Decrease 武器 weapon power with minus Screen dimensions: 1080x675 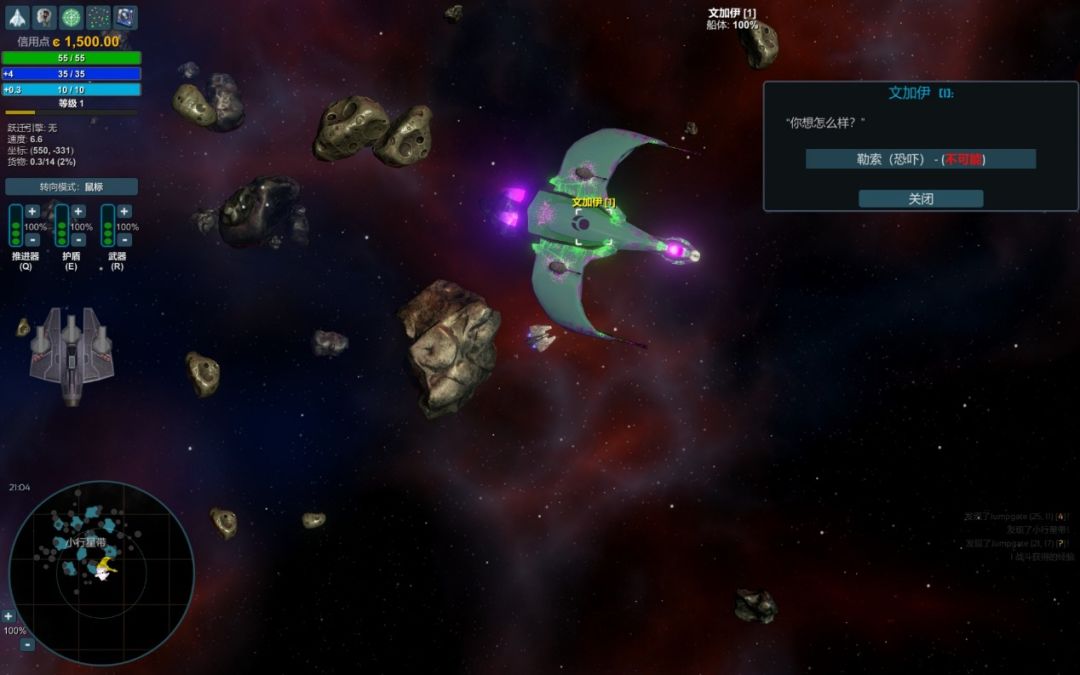click(x=124, y=240)
